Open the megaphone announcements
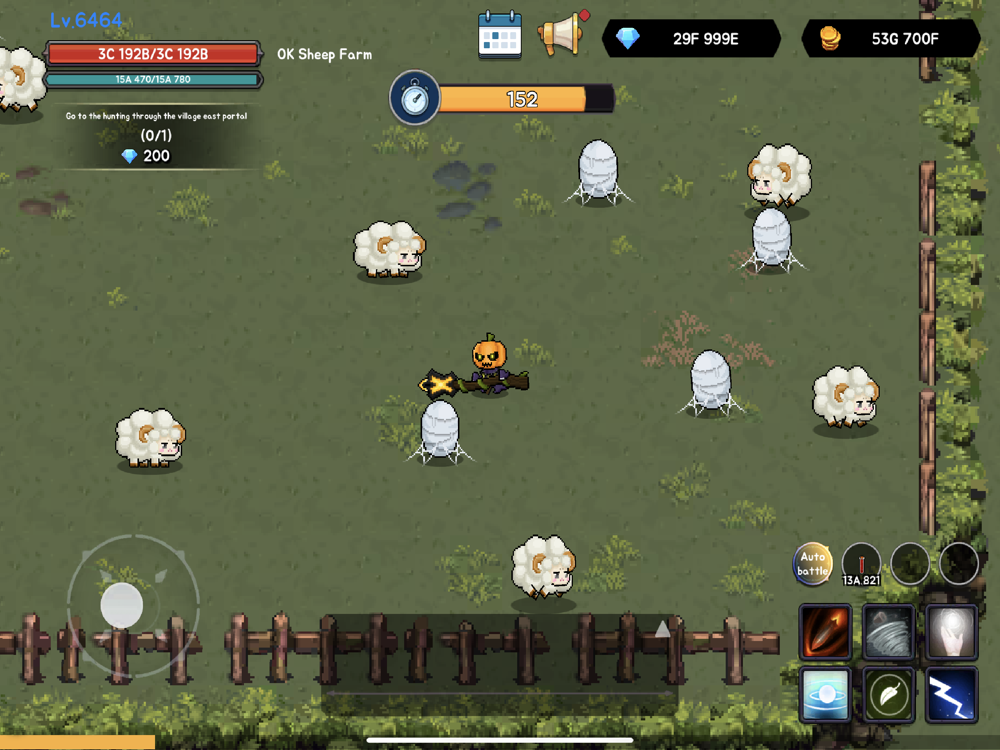This screenshot has width=1000, height=750. pyautogui.click(x=562, y=35)
